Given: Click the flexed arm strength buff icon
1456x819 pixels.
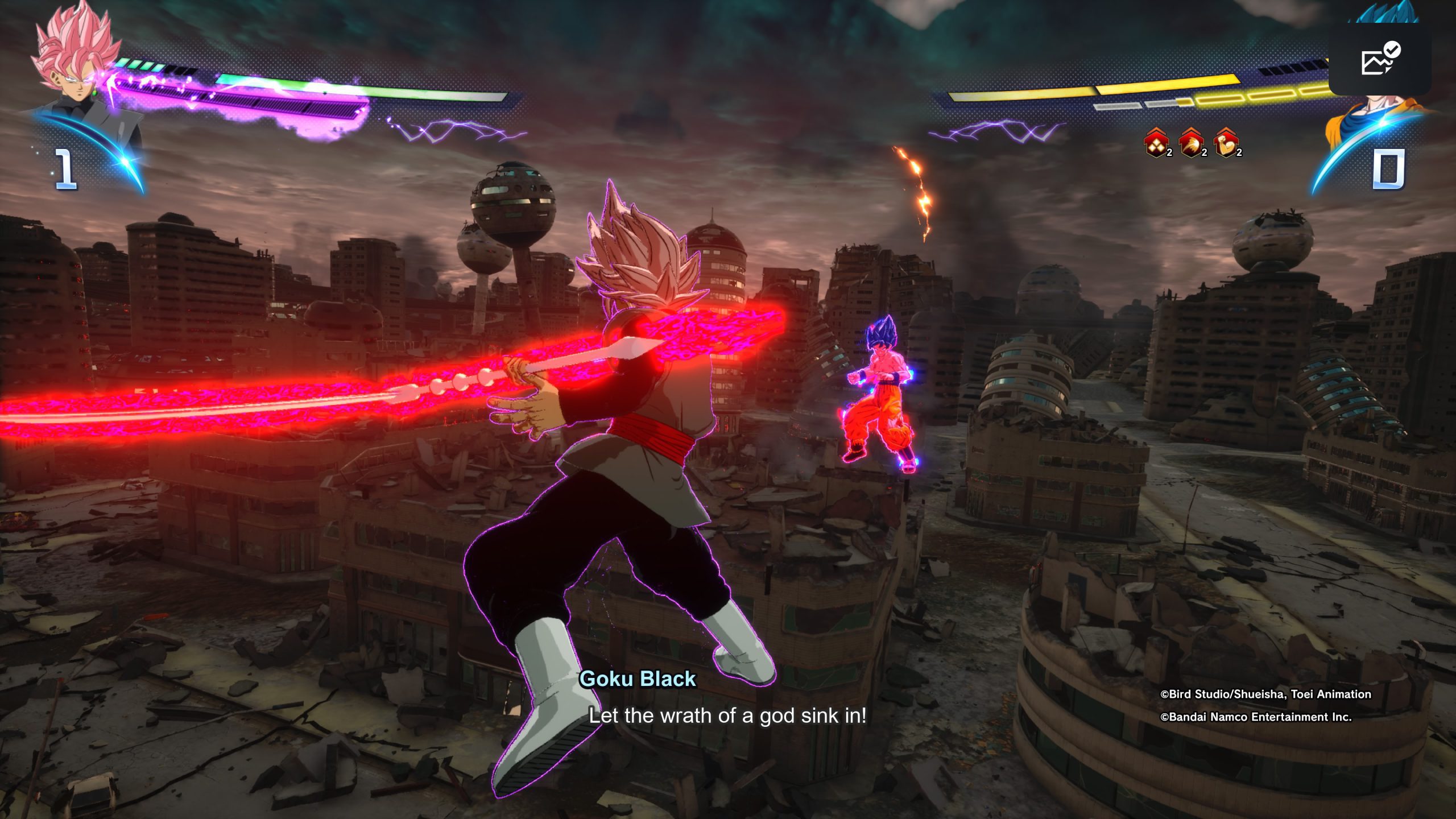Looking at the screenshot, I should click(1226, 143).
